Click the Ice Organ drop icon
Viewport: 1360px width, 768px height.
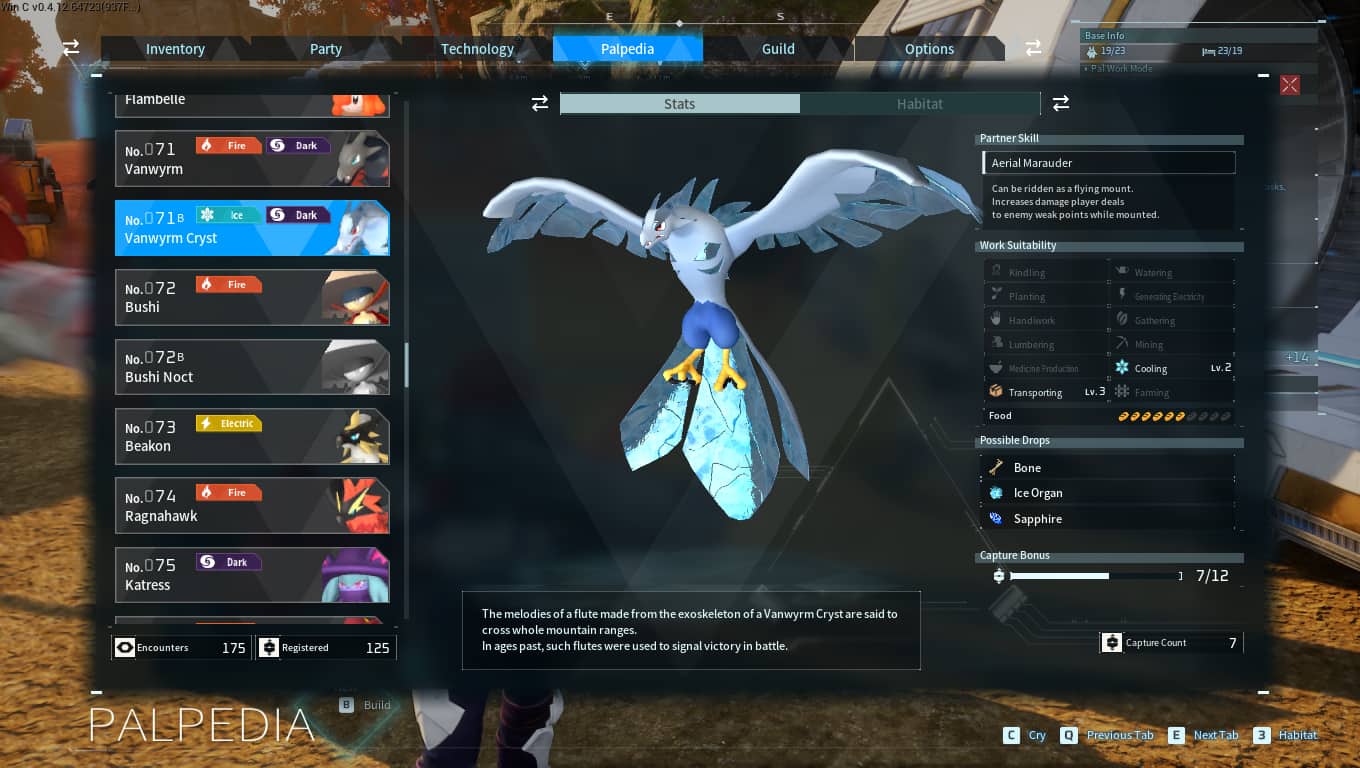coord(996,493)
